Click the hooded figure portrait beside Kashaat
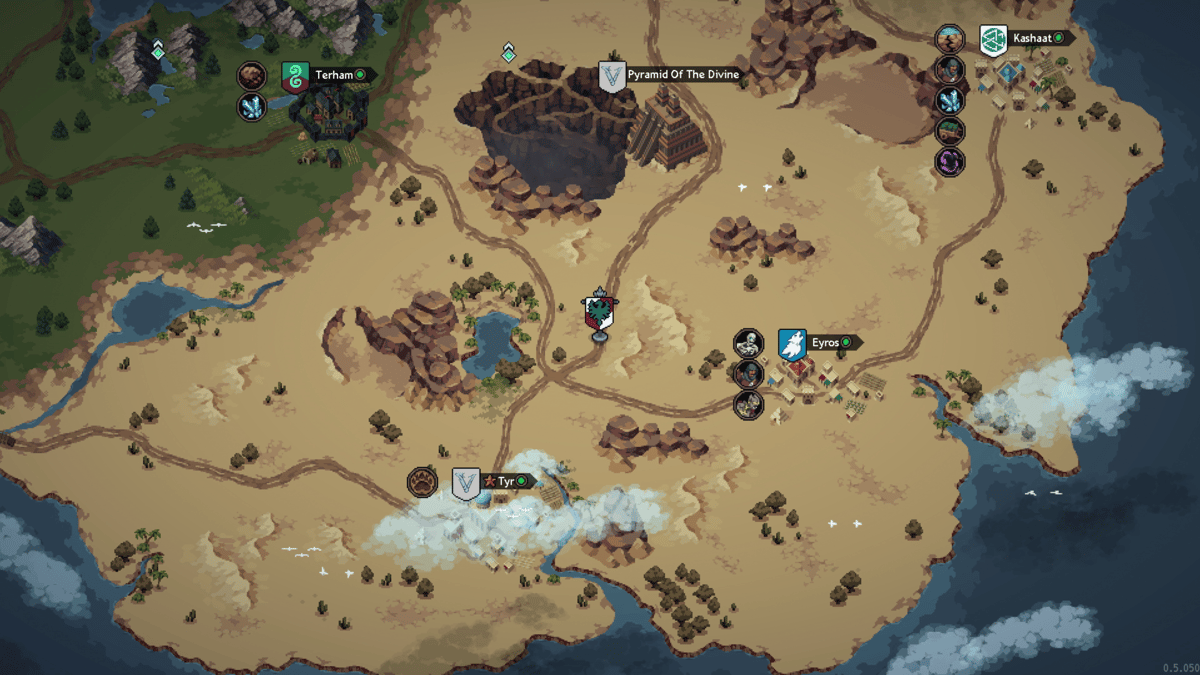This screenshot has width=1200, height=675. tap(949, 70)
